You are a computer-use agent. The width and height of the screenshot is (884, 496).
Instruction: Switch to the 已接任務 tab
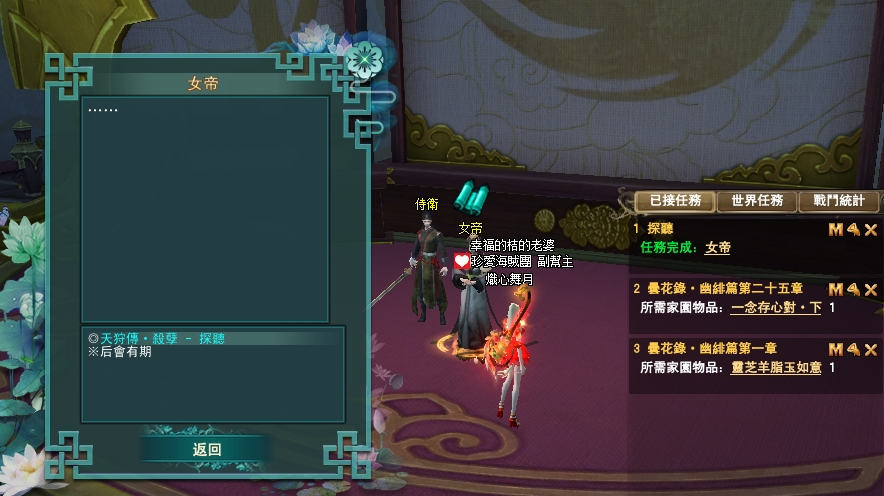[675, 201]
